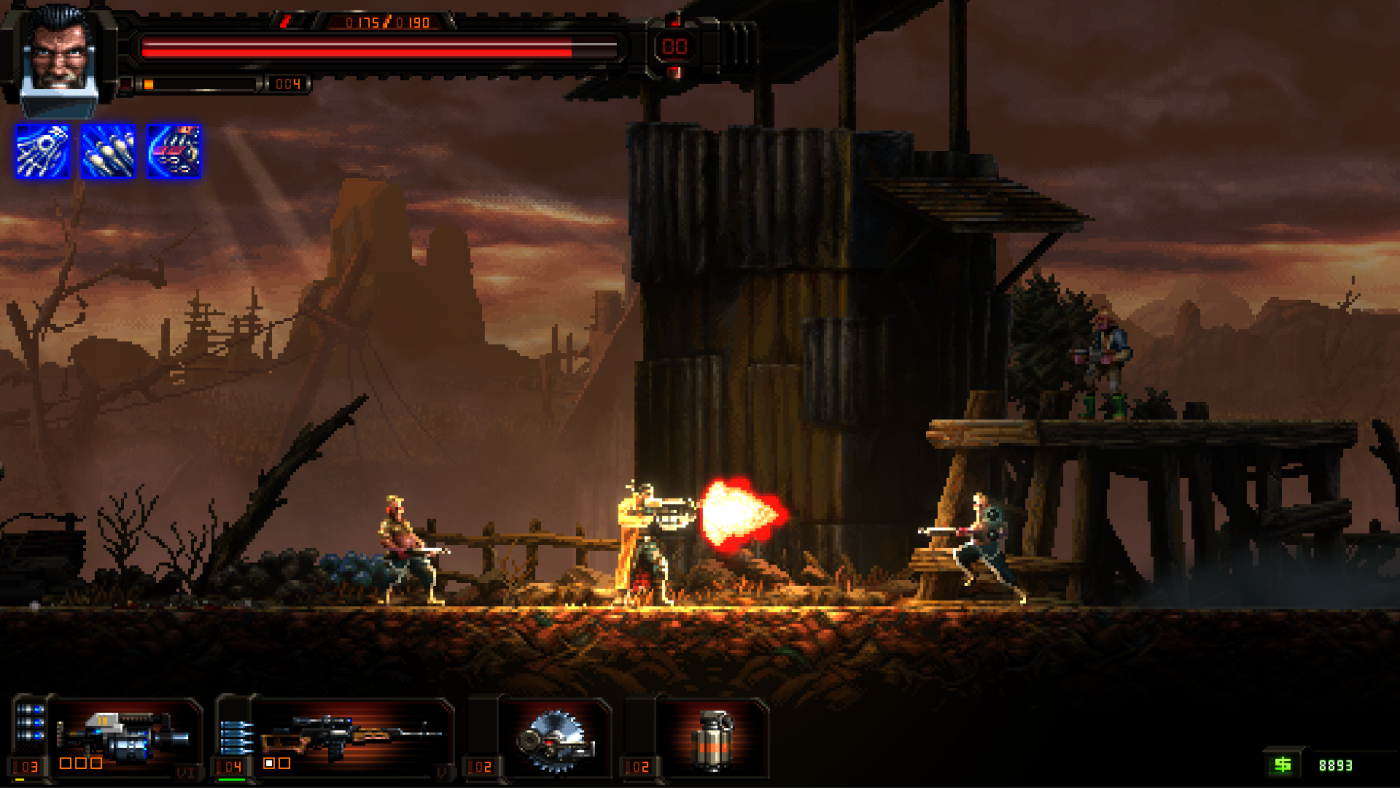Toggle the first orange ammo square under the minigun
This screenshot has width=1400, height=788.
[64, 762]
